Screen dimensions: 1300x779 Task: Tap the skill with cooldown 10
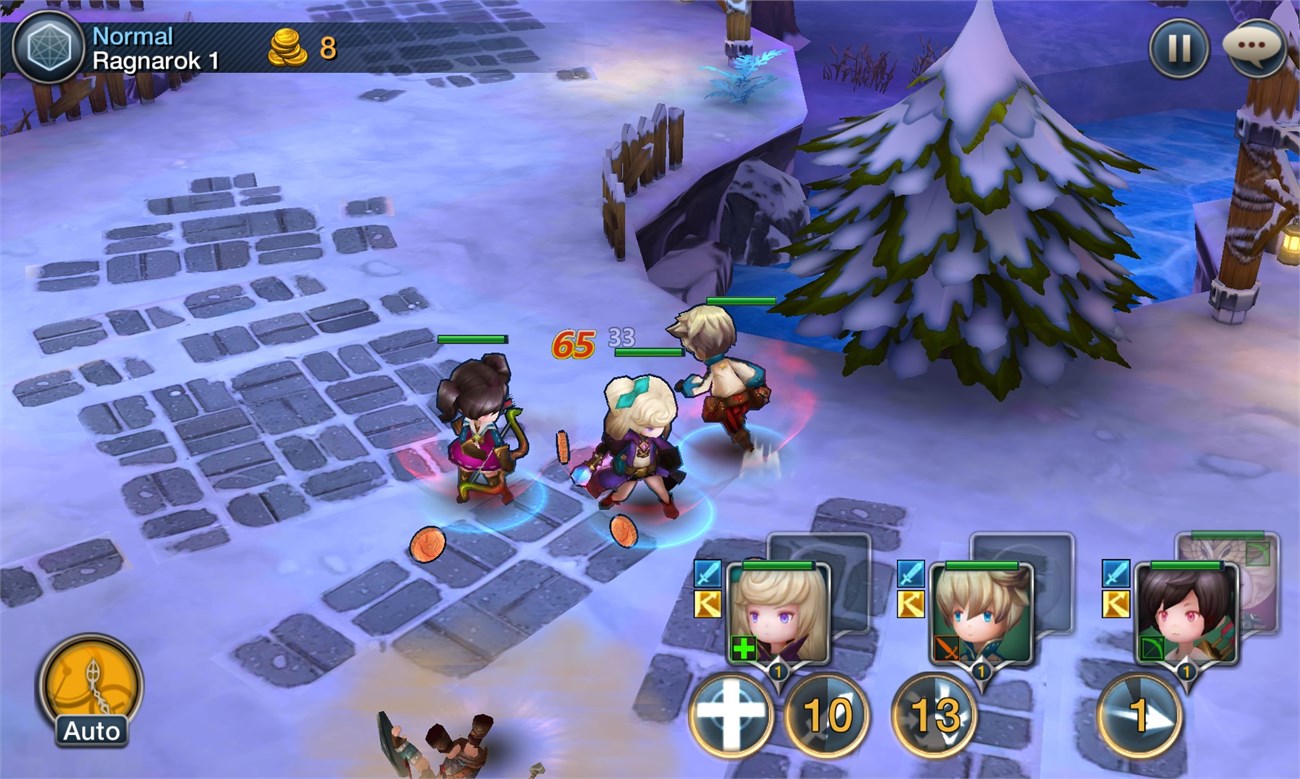[826, 716]
